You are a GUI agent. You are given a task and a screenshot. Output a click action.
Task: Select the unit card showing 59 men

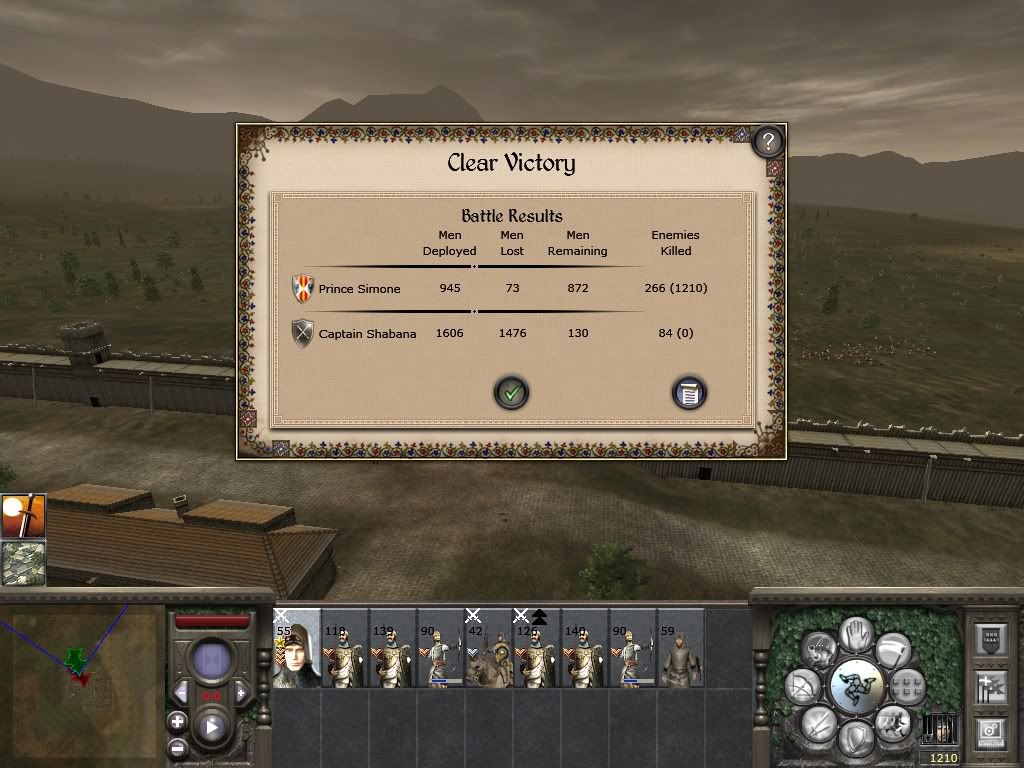pyautogui.click(x=681, y=648)
